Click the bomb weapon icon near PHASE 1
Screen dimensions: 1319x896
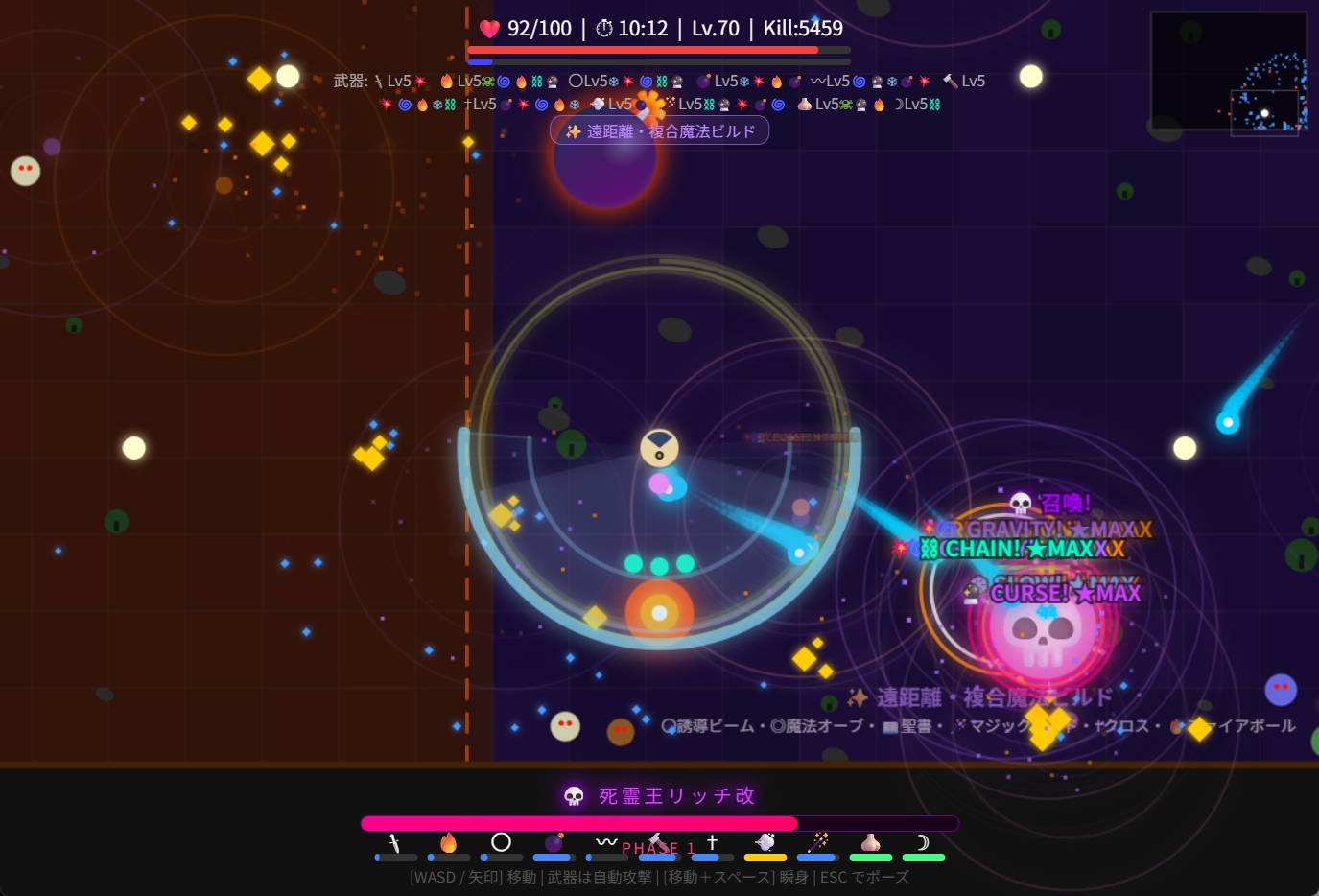click(553, 841)
